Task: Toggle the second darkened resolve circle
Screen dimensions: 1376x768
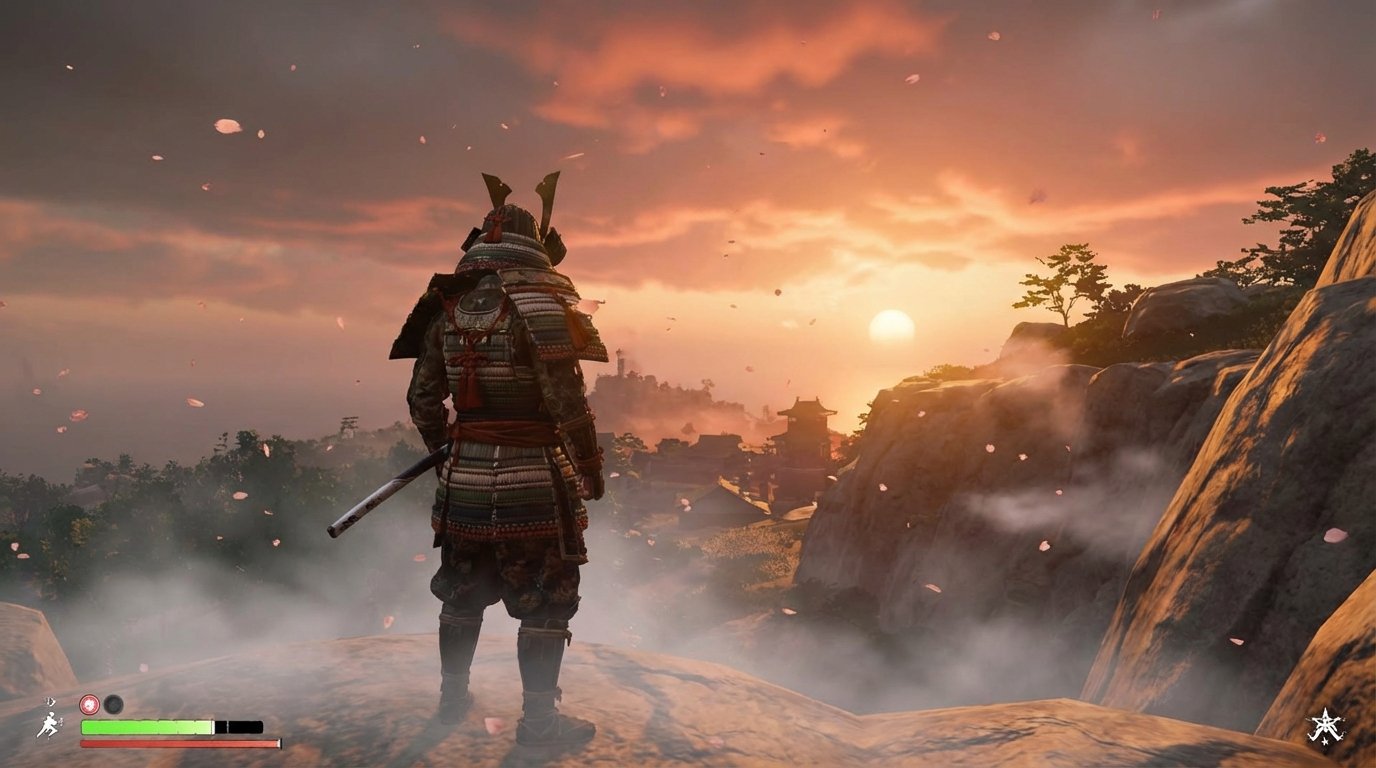Action: point(112,704)
